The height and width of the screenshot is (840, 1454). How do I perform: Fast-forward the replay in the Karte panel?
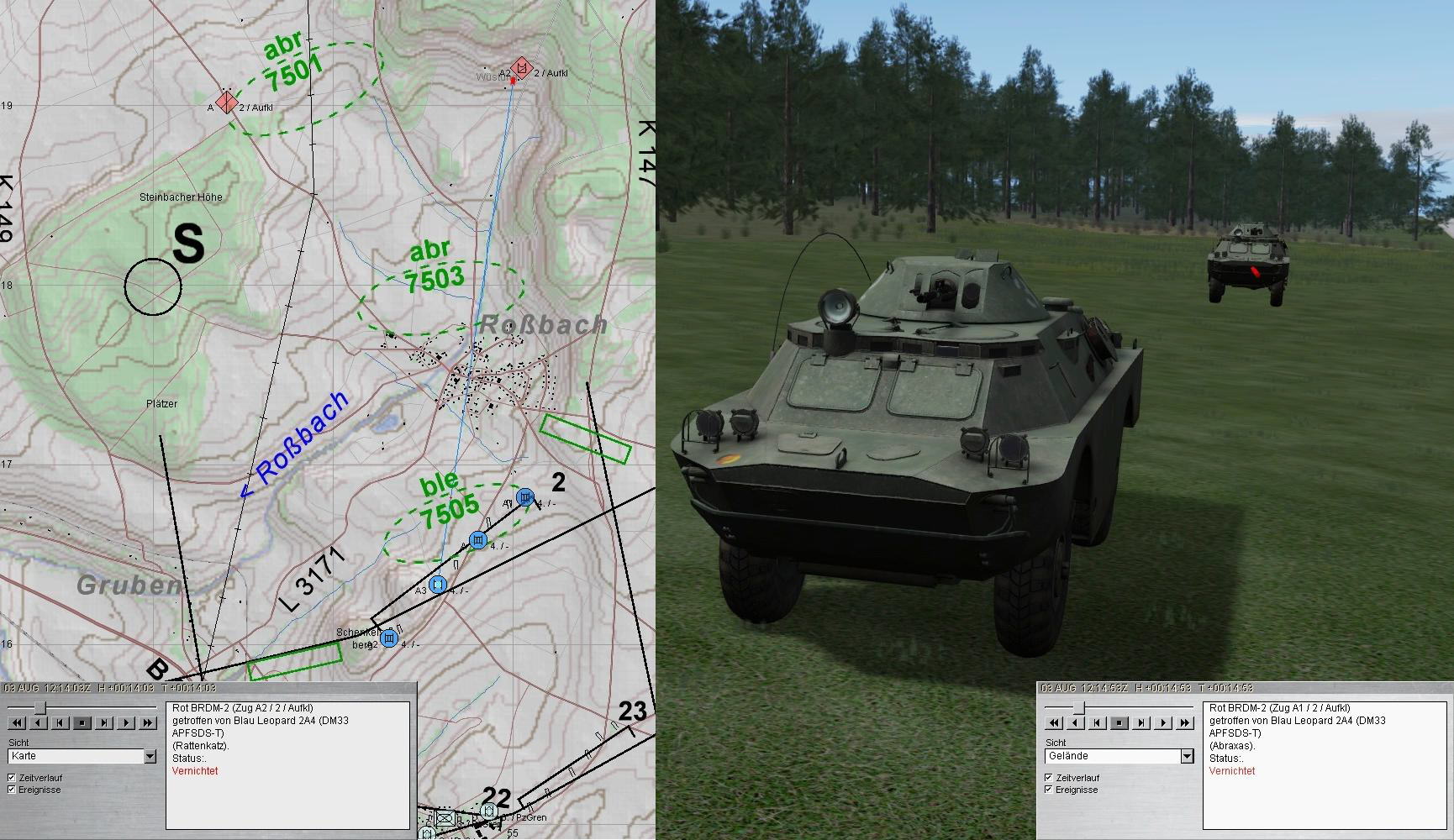[x=147, y=722]
